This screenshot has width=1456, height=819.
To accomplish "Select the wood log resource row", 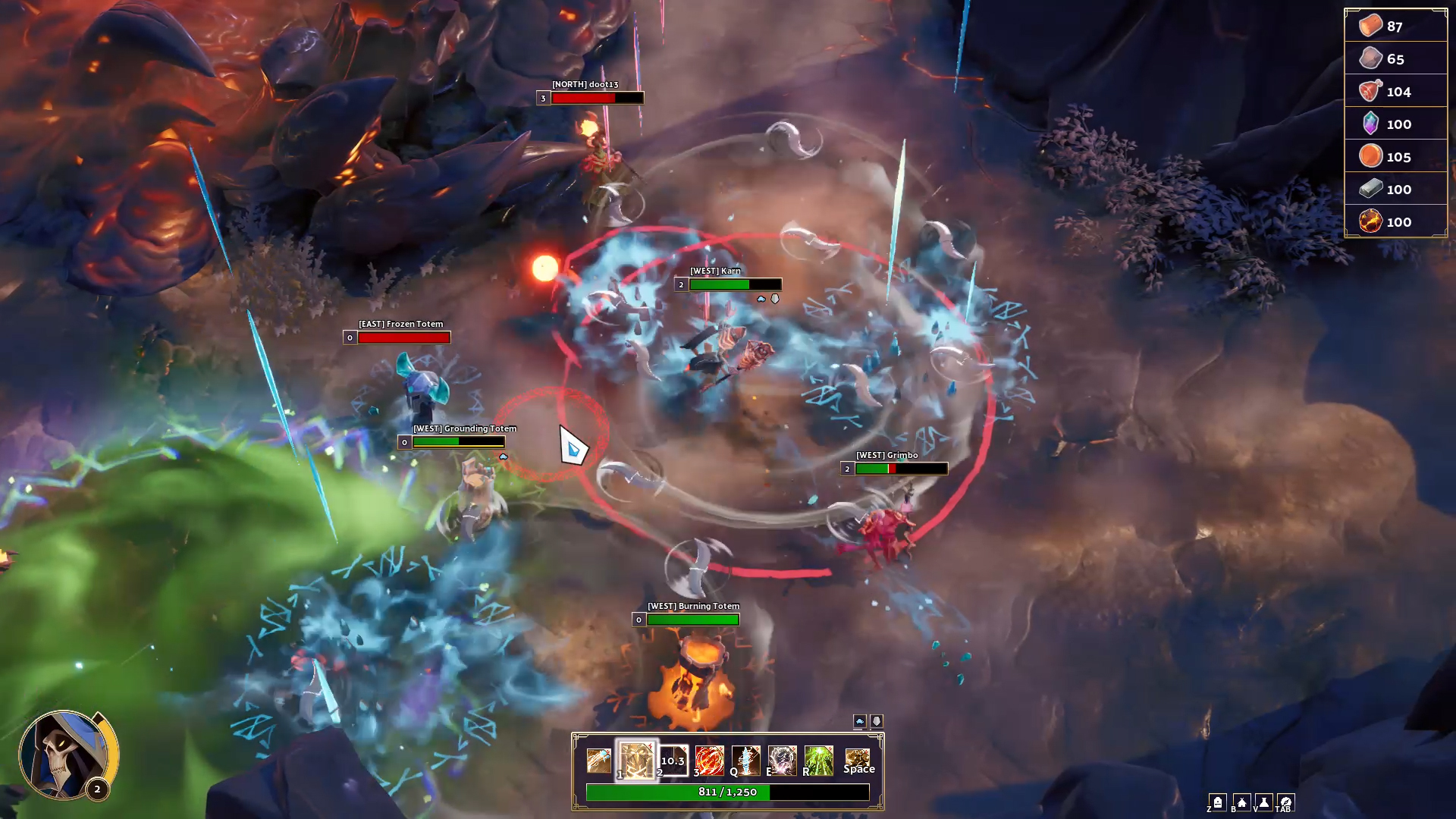I will pos(1395,27).
